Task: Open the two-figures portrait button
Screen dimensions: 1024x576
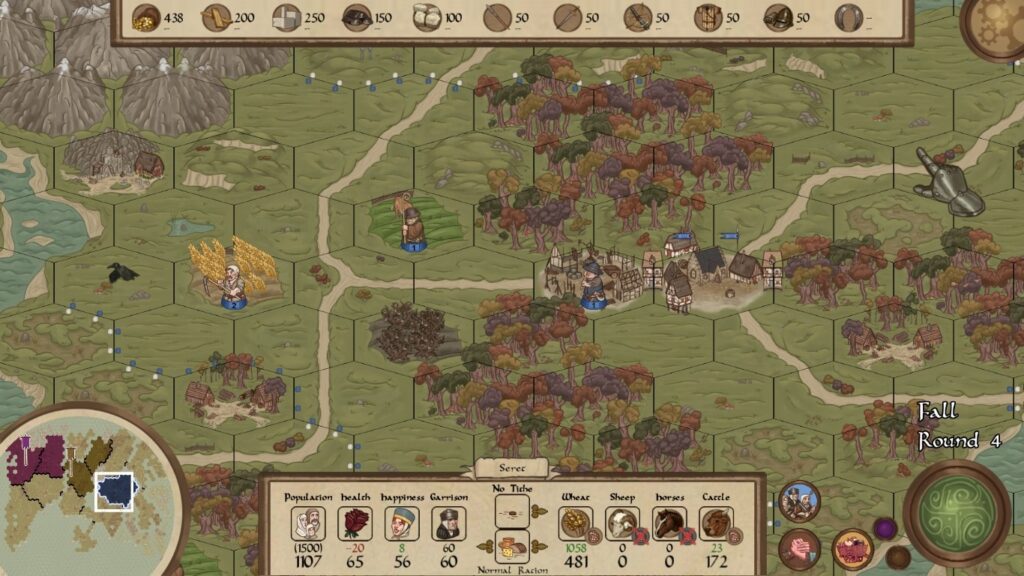Action: coord(799,502)
